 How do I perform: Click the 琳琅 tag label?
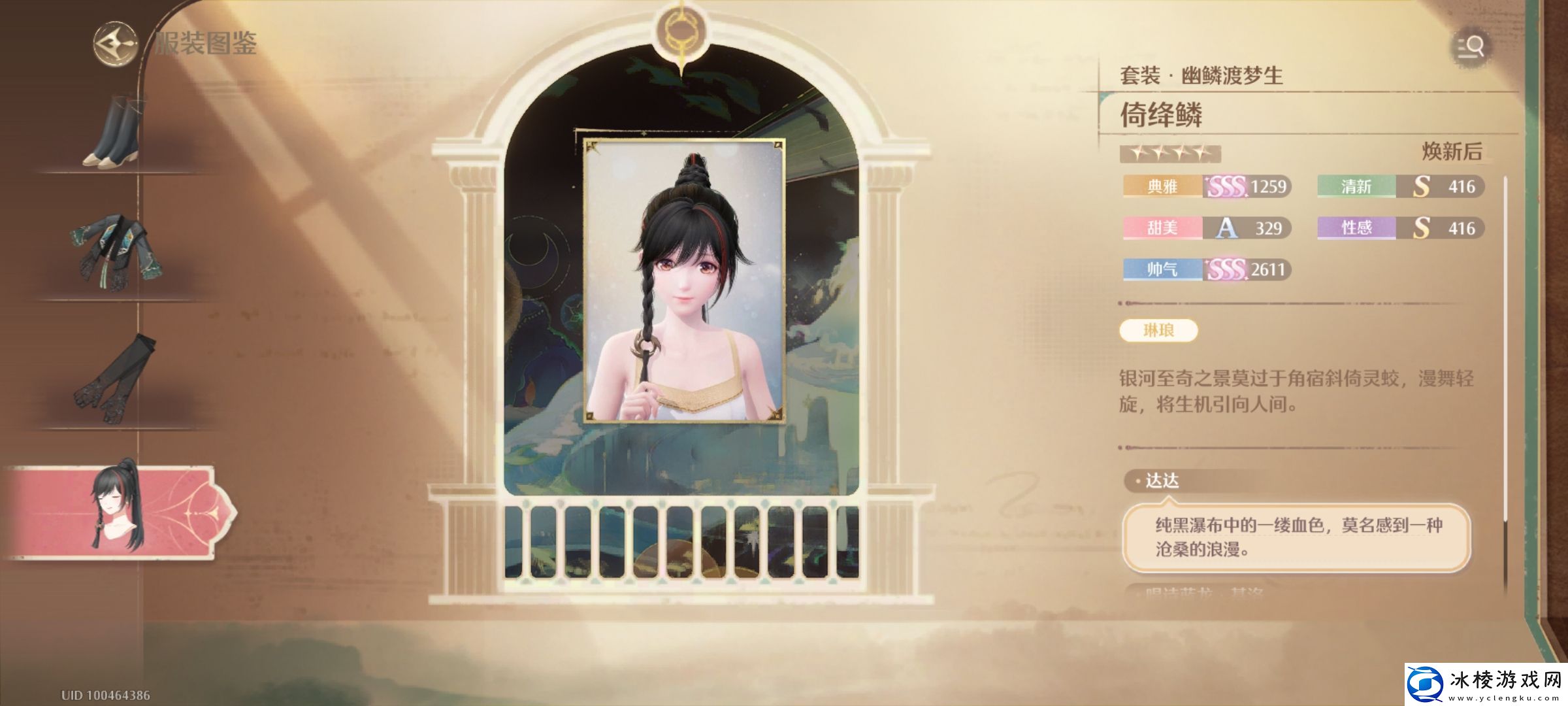[1158, 331]
